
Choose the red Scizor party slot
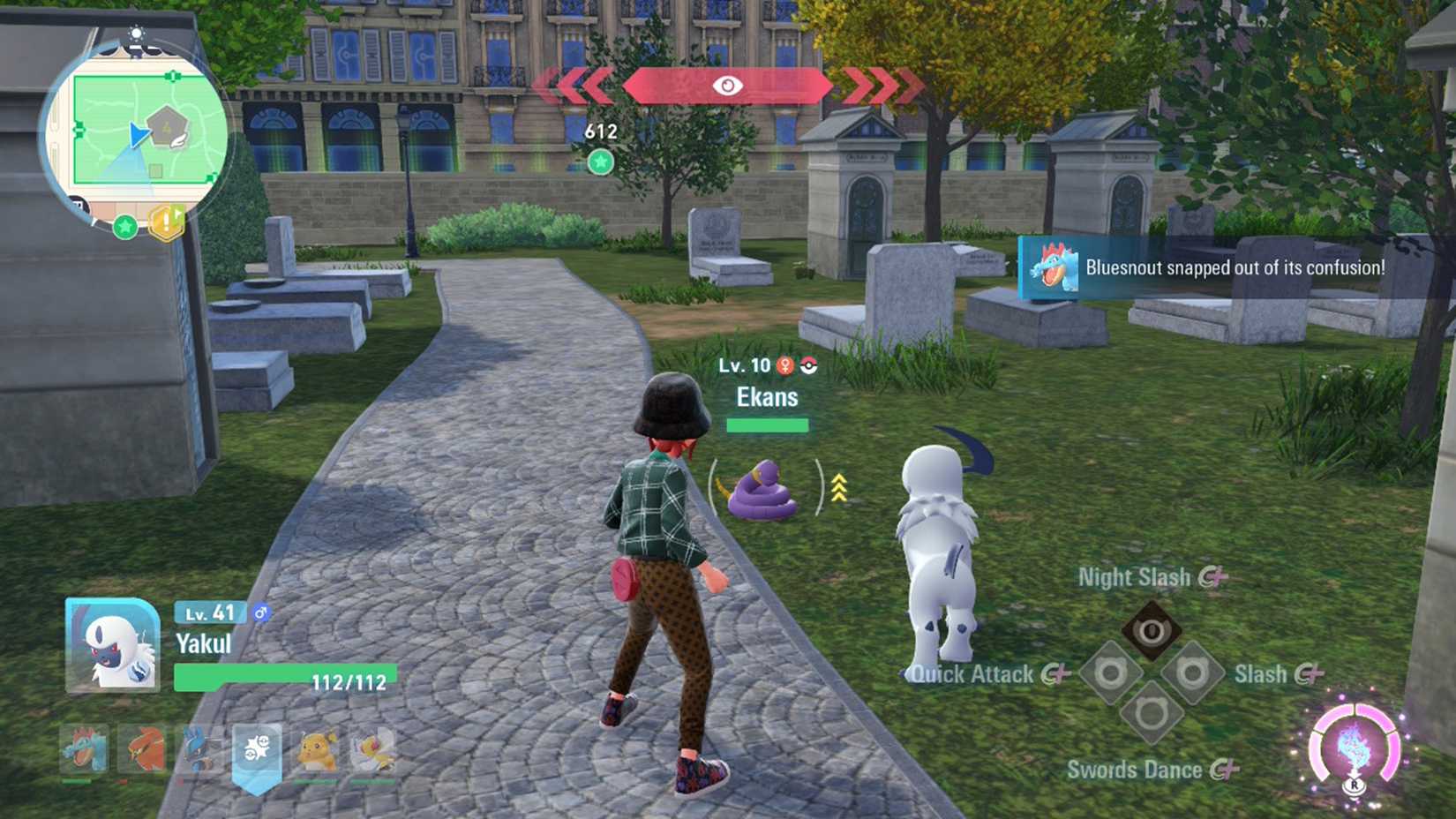(143, 749)
